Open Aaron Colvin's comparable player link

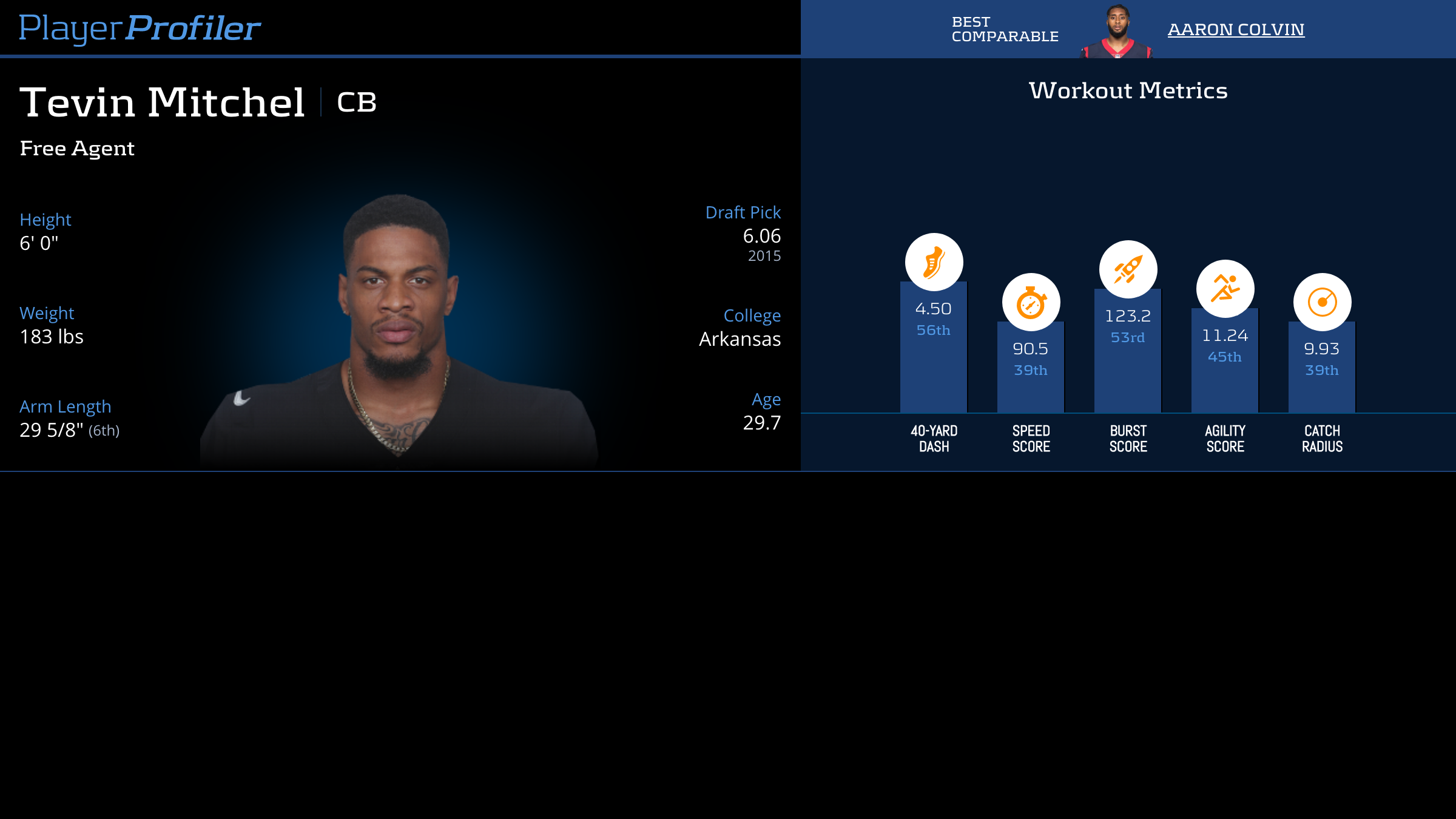1236,29
